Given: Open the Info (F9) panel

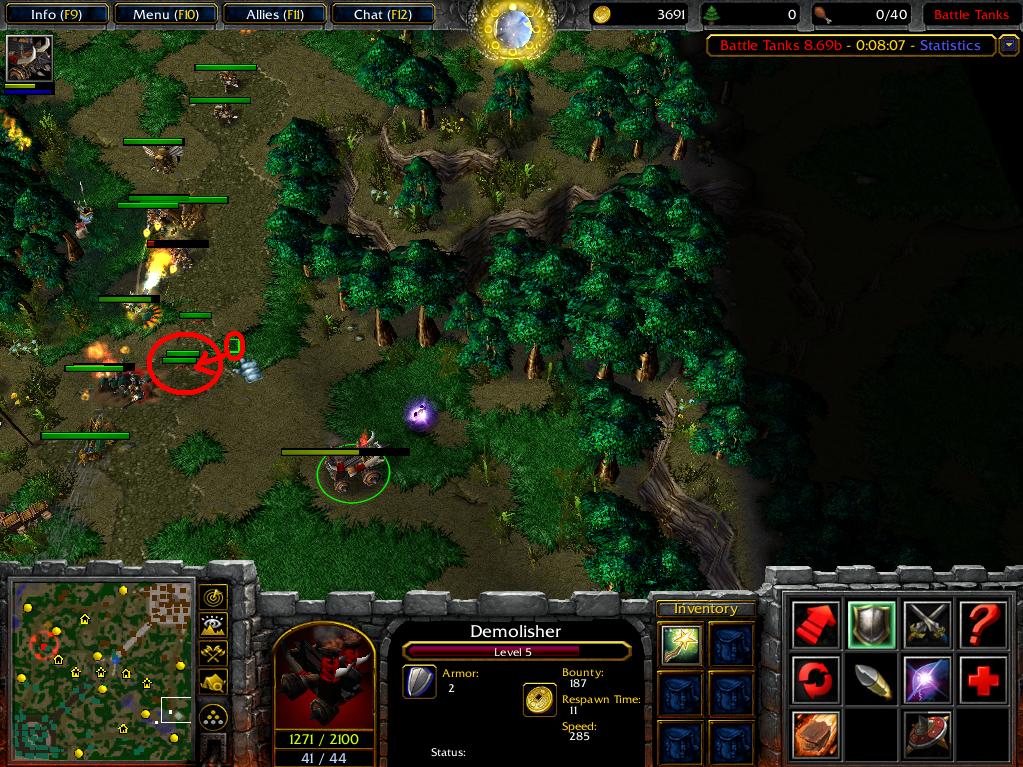Looking at the screenshot, I should (56, 14).
